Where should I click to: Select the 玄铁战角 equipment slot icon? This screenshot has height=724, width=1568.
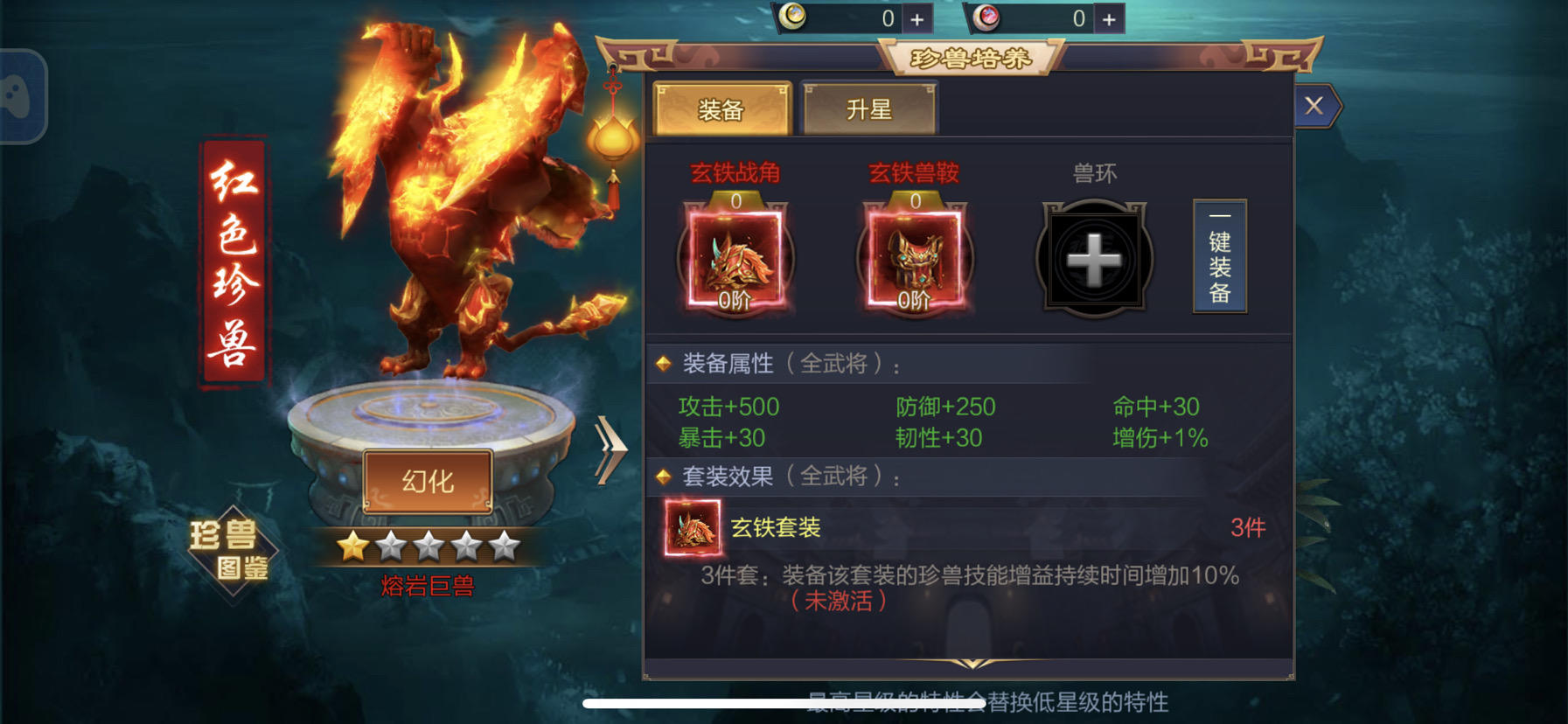click(735, 260)
